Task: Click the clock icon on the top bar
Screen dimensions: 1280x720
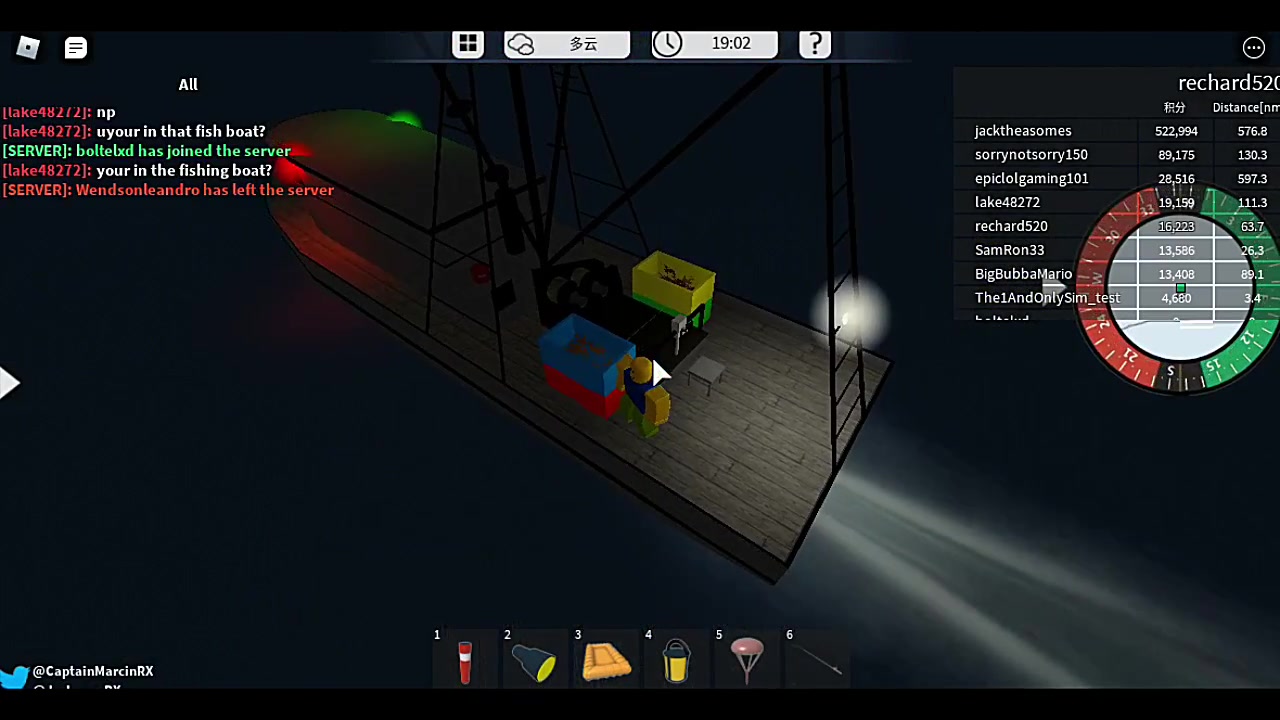Action: tap(667, 43)
